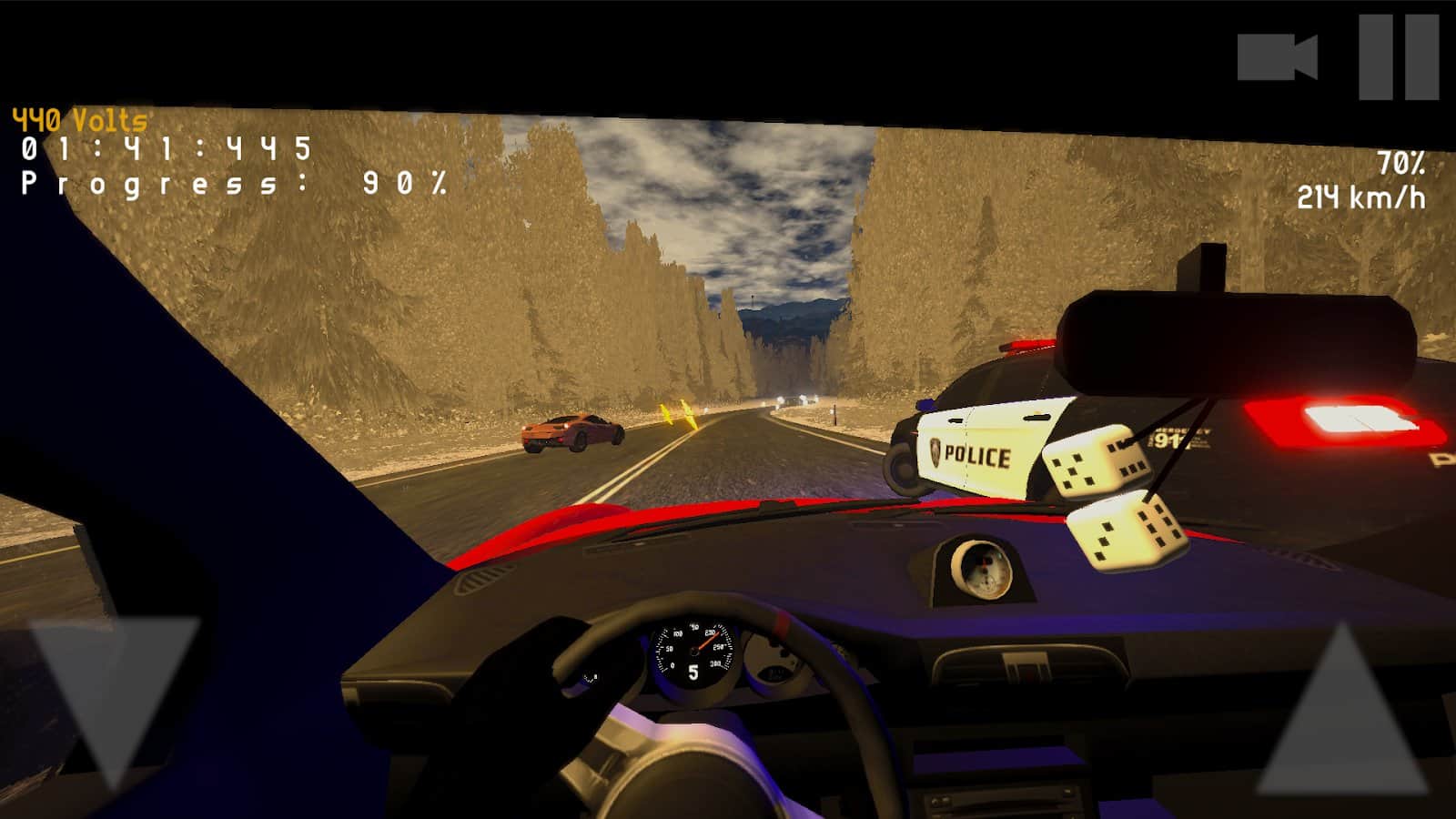This screenshot has width=1456, height=819.
Task: Switch the camera view
Action: (1278, 57)
